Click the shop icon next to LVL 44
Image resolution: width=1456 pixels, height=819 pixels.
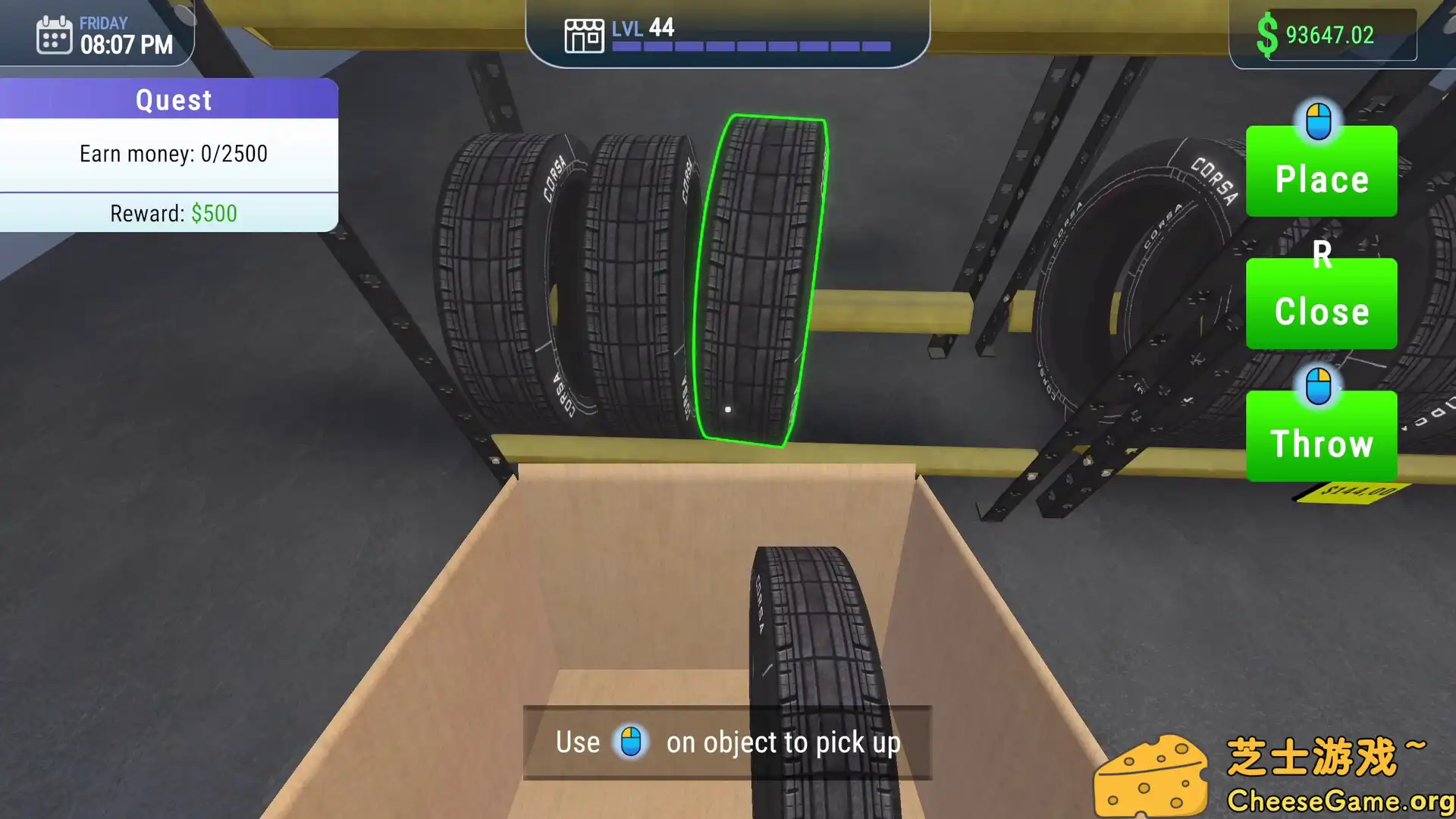(582, 34)
